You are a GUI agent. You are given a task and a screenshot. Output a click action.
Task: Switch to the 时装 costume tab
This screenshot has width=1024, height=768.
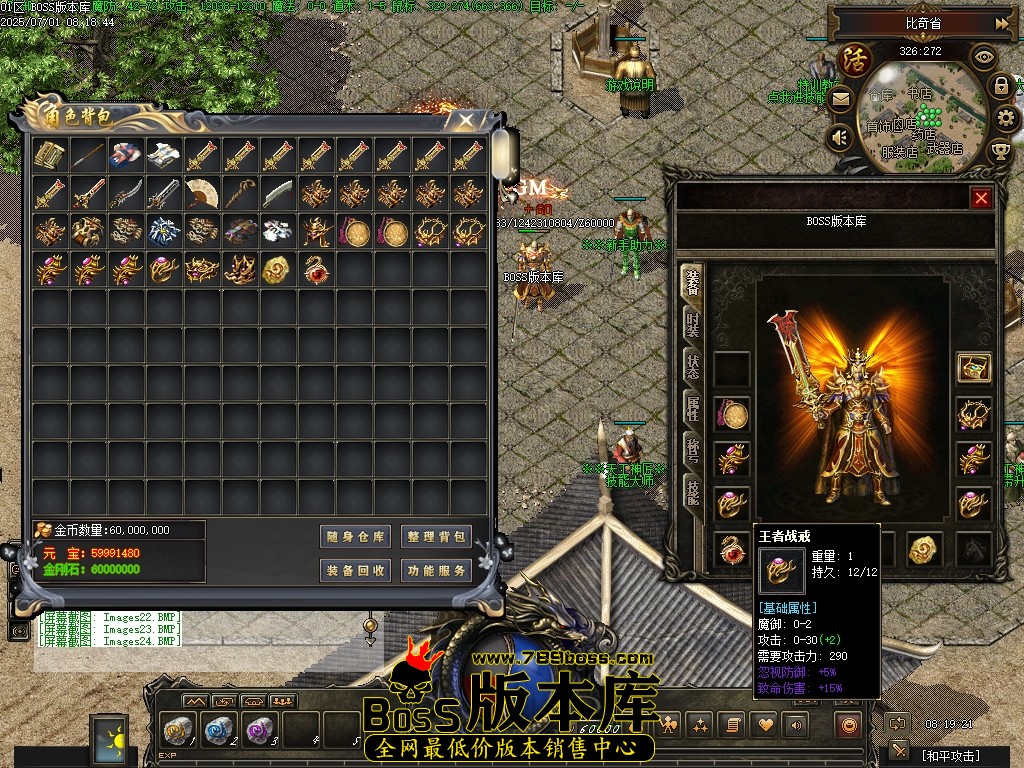coord(692,323)
